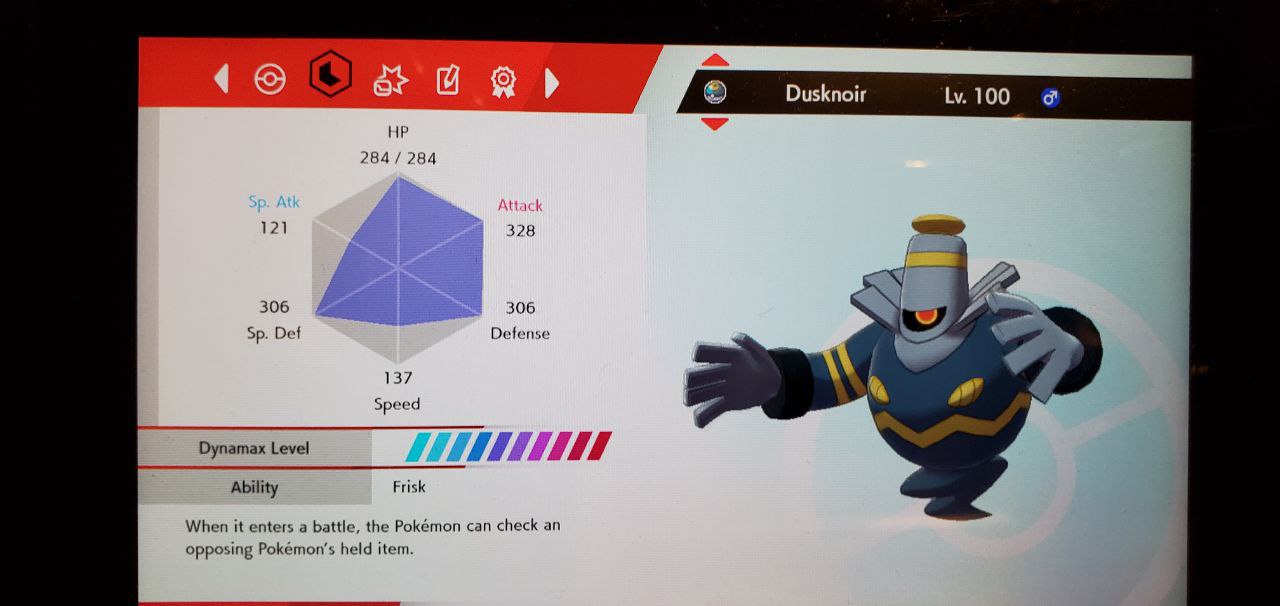1280x606 pixels.
Task: Show the trainer memo notes tab
Action: 447,80
